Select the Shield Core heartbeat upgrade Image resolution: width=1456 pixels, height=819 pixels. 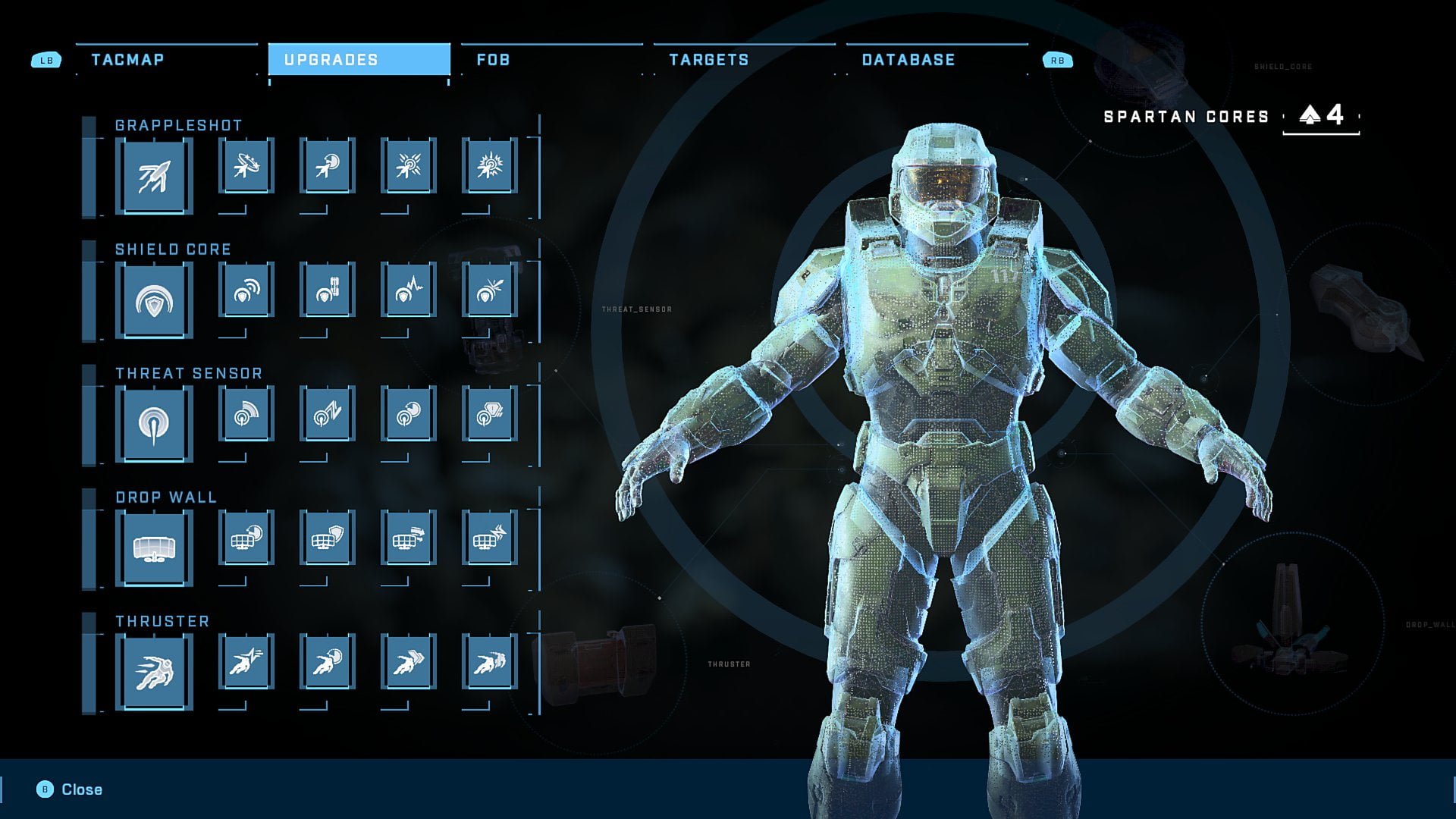[x=408, y=290]
